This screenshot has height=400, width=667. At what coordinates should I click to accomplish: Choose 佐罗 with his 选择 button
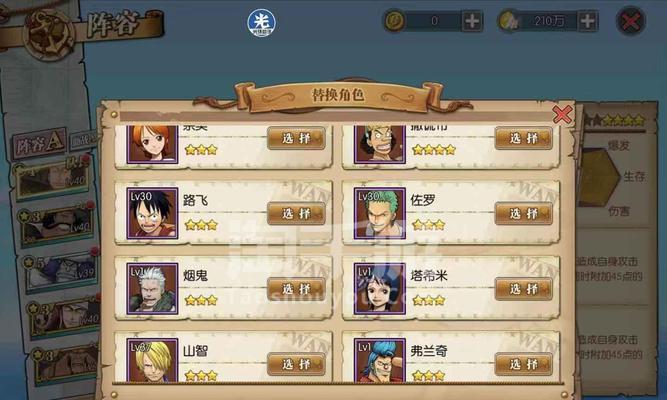(x=523, y=213)
